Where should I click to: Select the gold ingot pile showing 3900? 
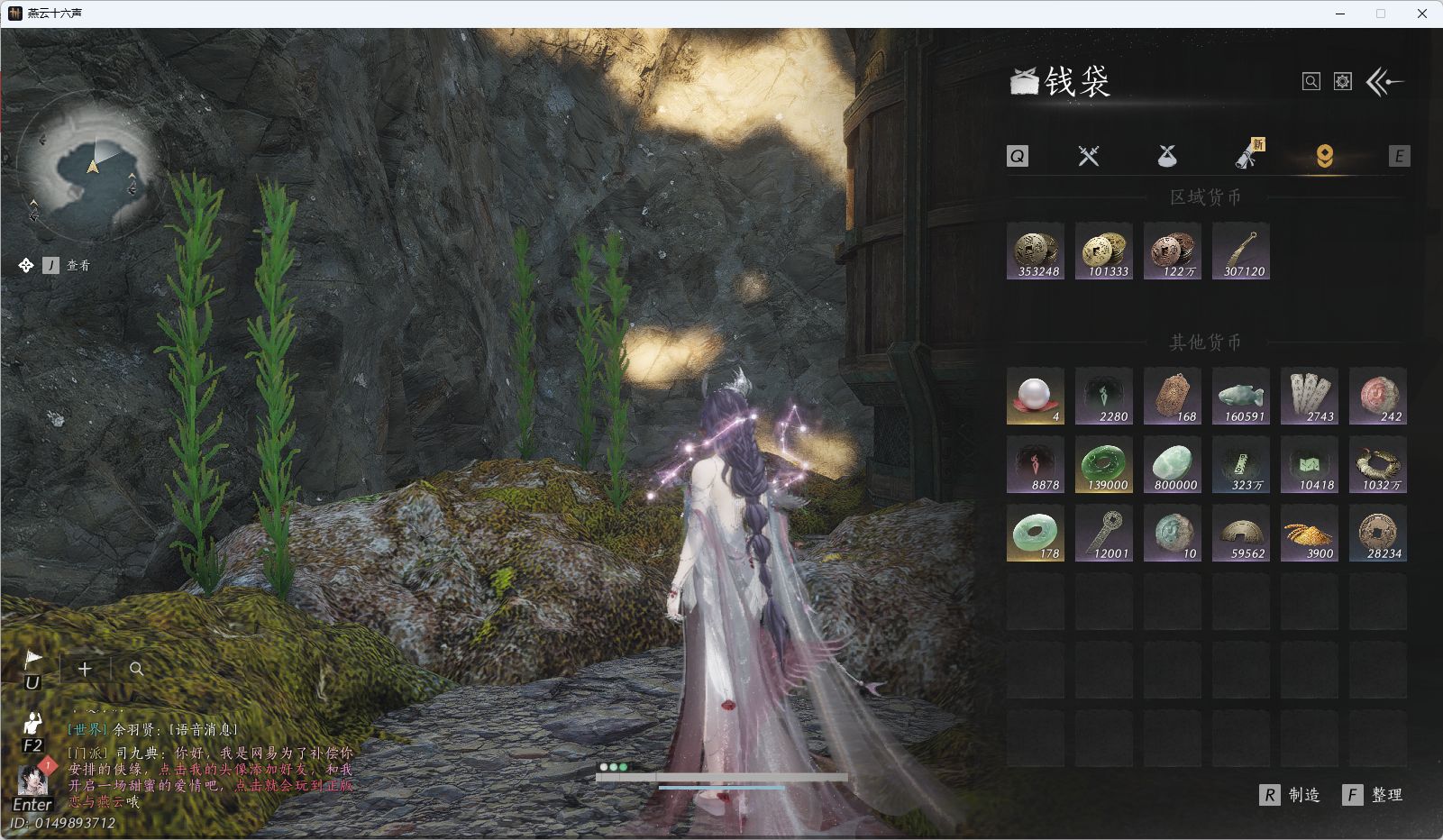pyautogui.click(x=1310, y=533)
